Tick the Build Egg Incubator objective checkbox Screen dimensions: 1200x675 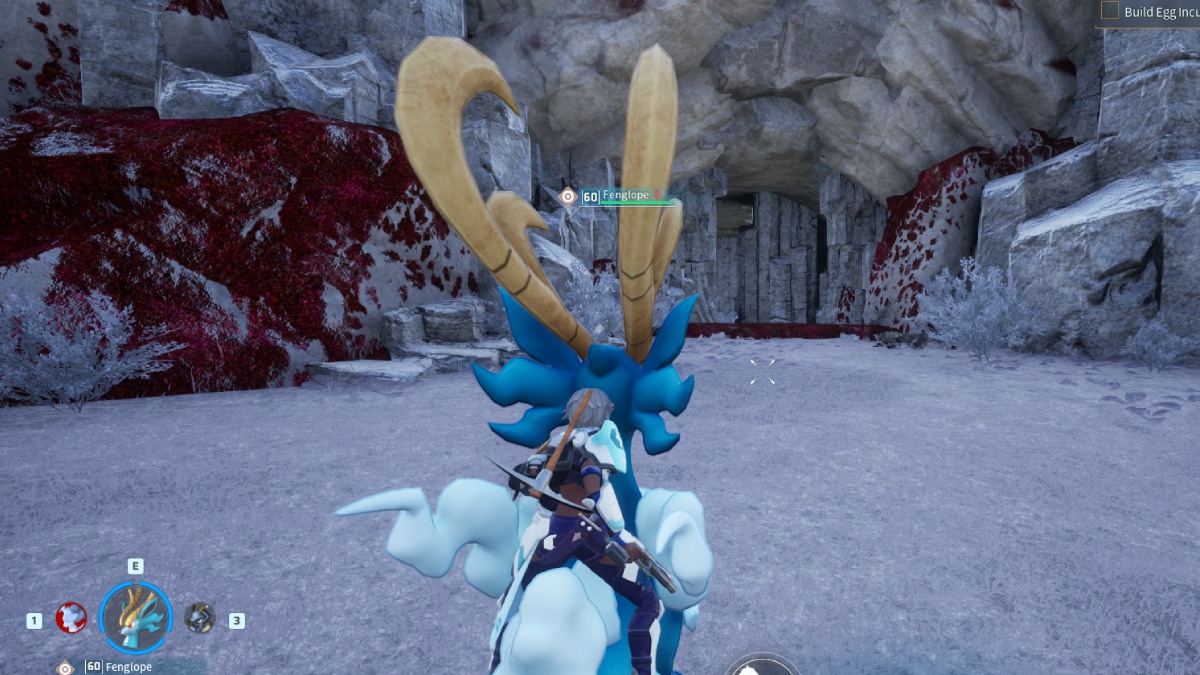(x=1110, y=11)
